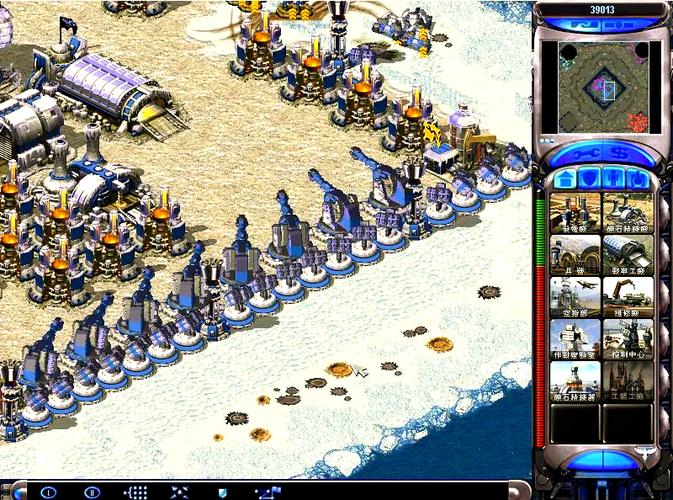The height and width of the screenshot is (500, 673).
Task: Build the War Factory
Action: pos(628,255)
